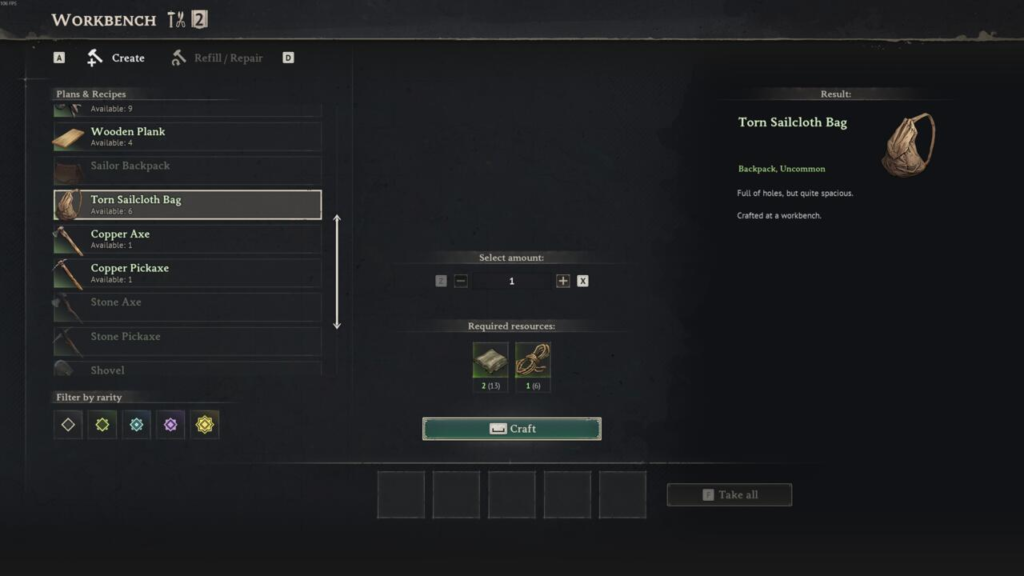Inspect the rope required resource
Viewport: 1024px width, 576px height.
tap(533, 361)
